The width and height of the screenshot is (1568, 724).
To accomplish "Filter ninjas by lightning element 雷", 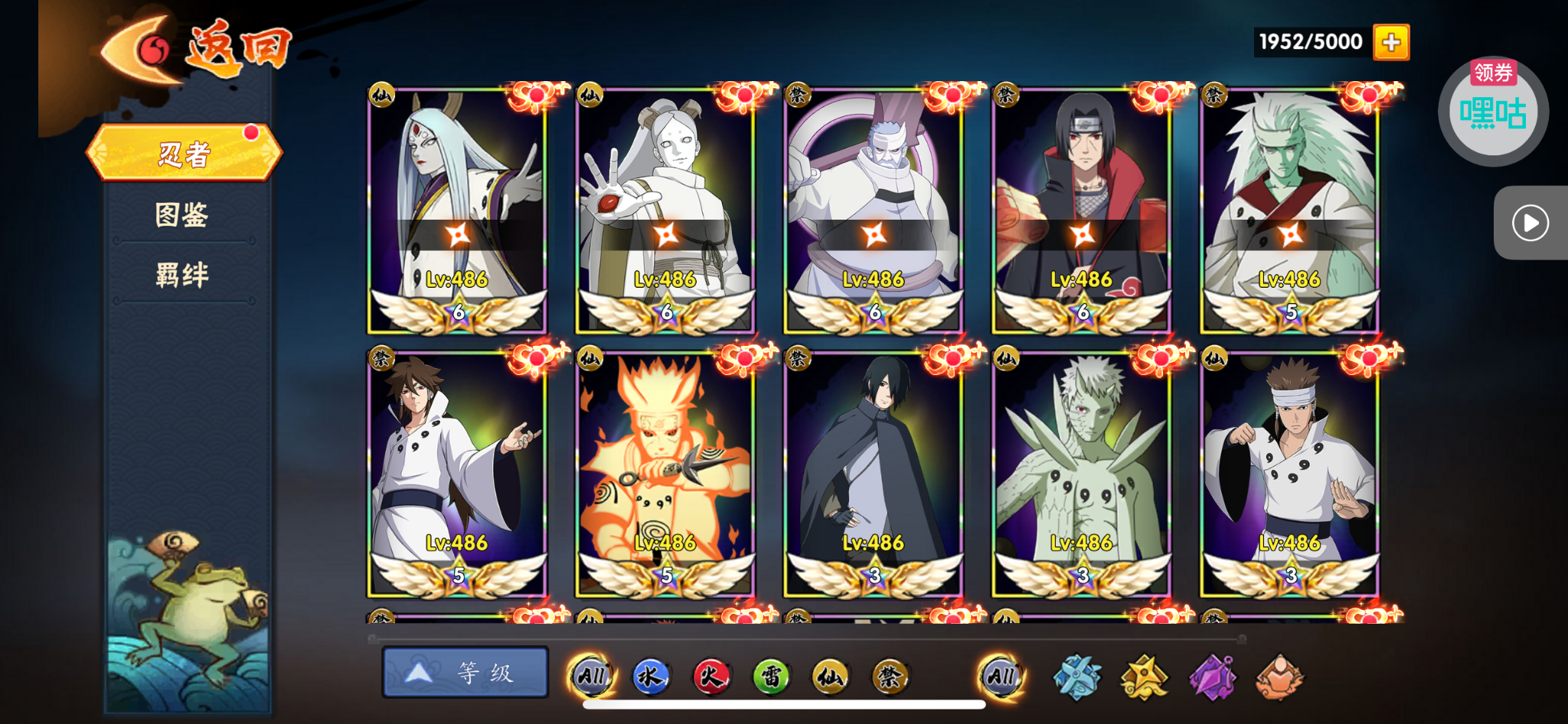I will [771, 677].
